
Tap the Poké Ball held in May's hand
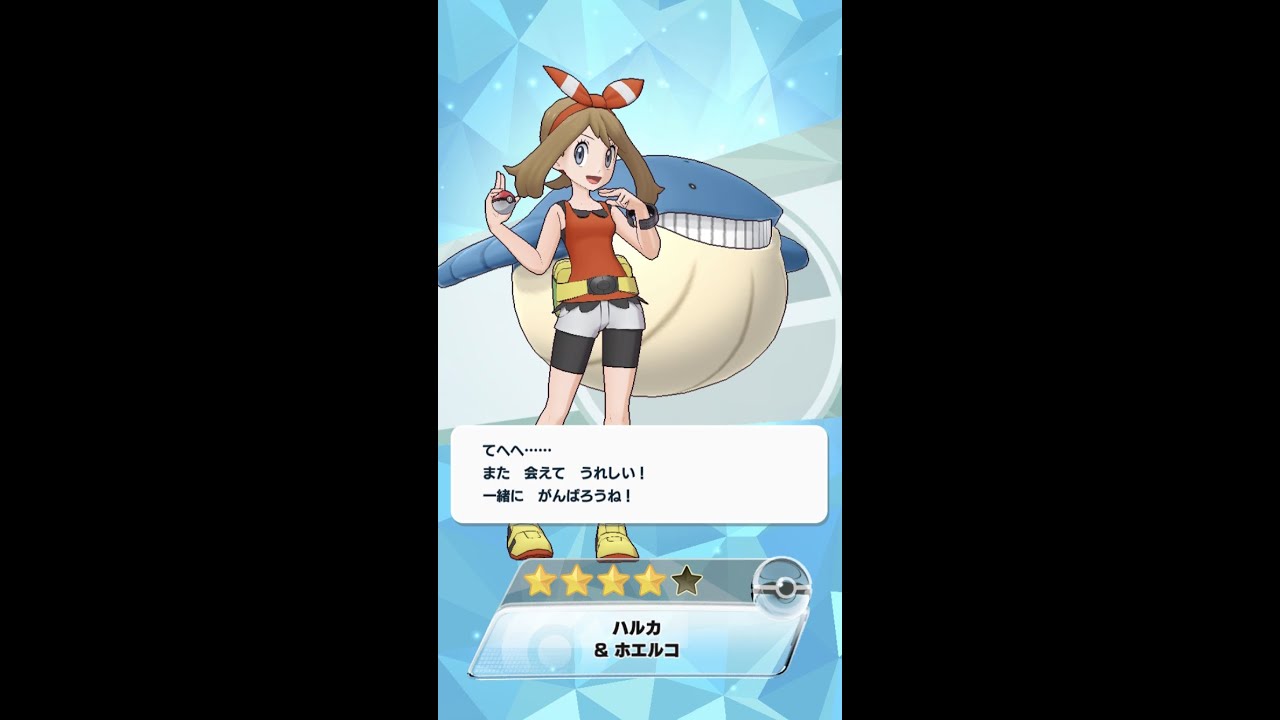[505, 202]
